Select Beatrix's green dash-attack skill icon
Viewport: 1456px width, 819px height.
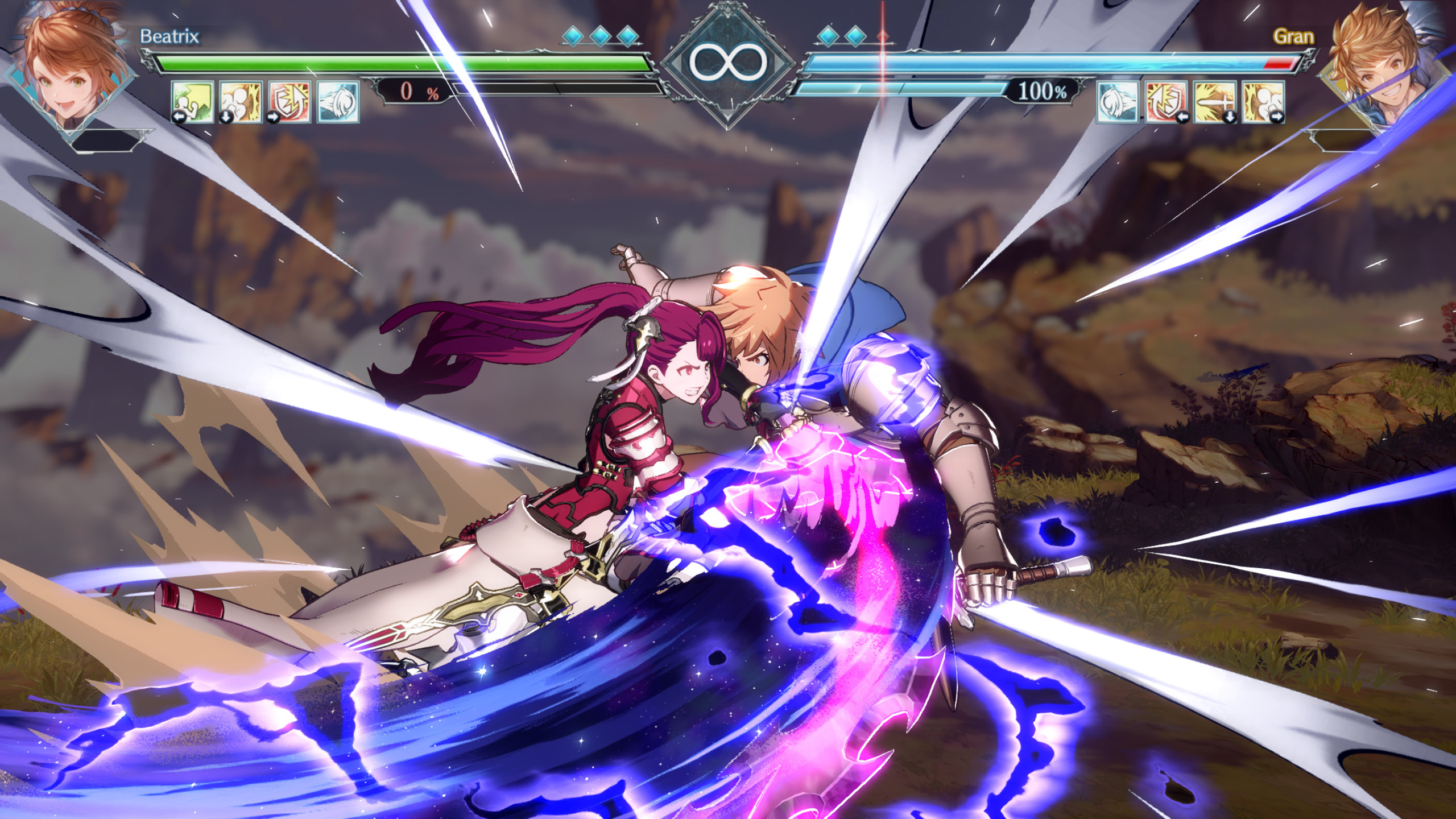[x=192, y=102]
